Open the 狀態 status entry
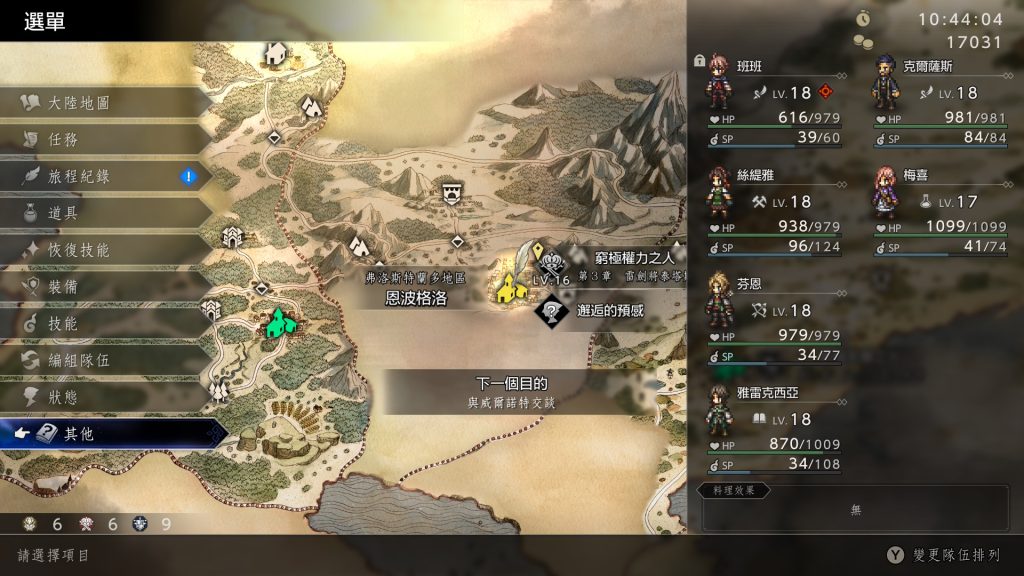The width and height of the screenshot is (1024, 576). (63, 397)
